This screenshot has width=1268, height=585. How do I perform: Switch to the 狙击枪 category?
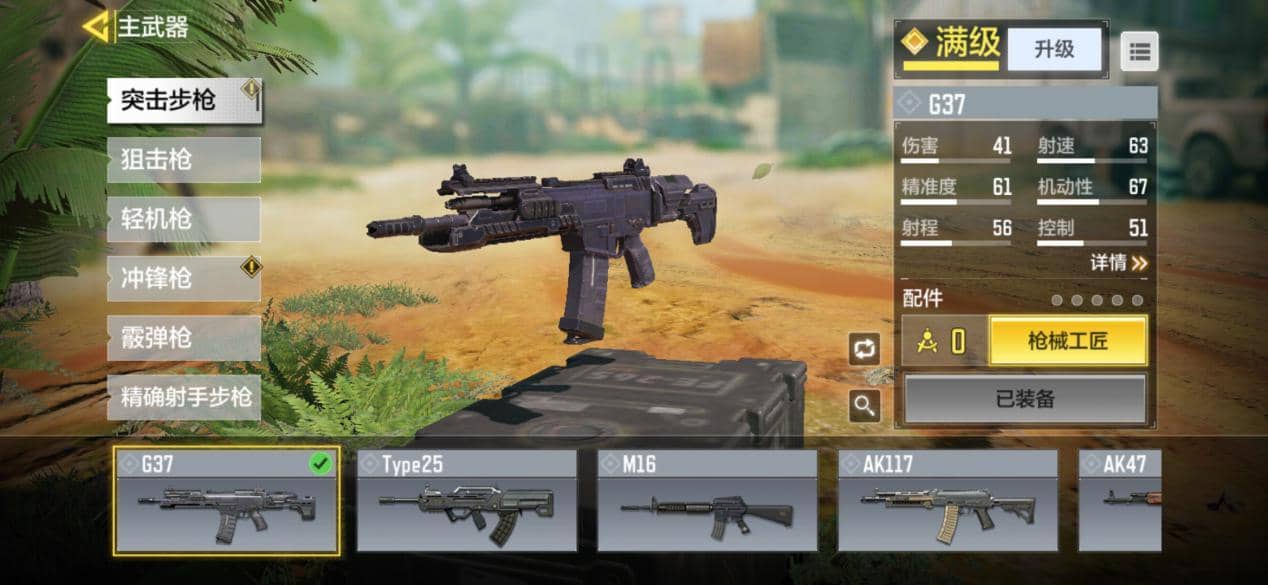(x=183, y=160)
